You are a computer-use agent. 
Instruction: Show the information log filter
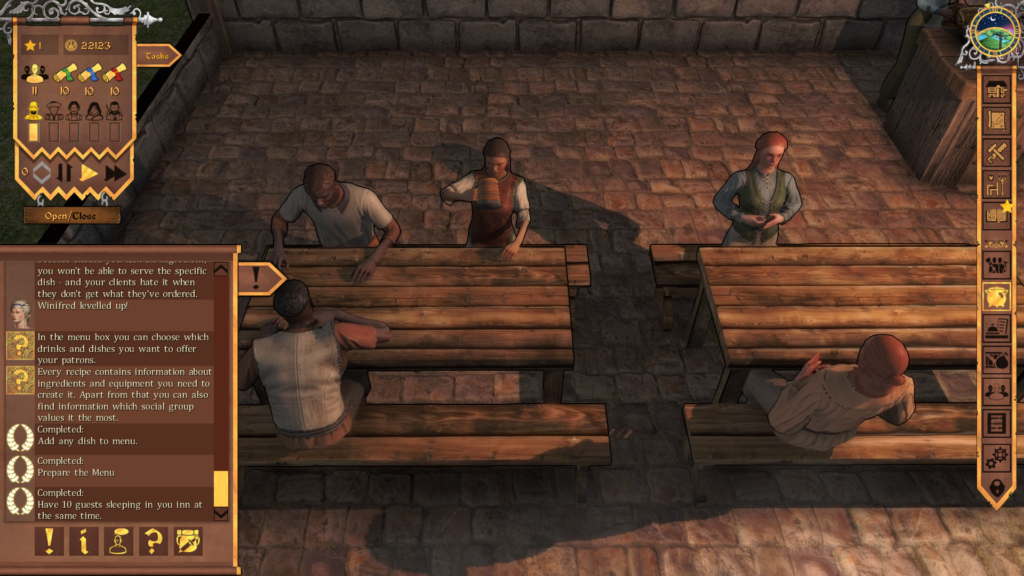coord(84,541)
